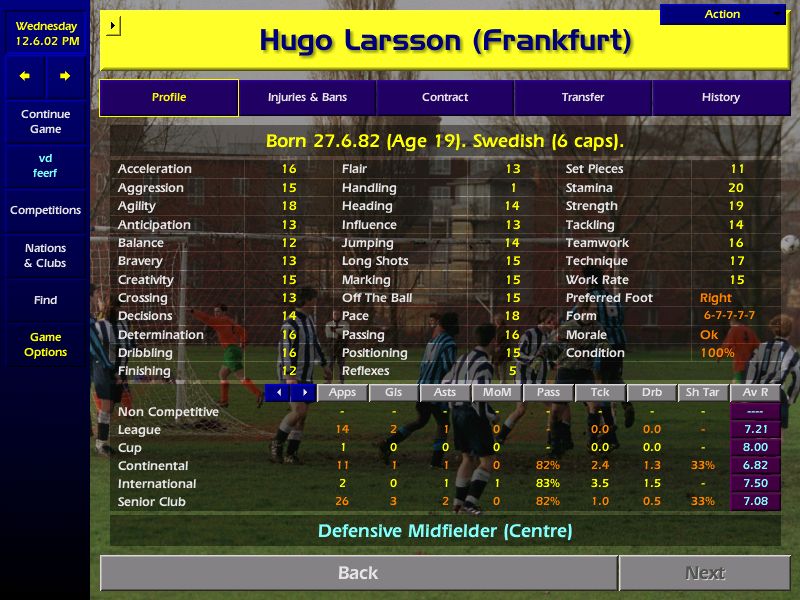Open the Action dropdown menu

pyautogui.click(x=723, y=14)
